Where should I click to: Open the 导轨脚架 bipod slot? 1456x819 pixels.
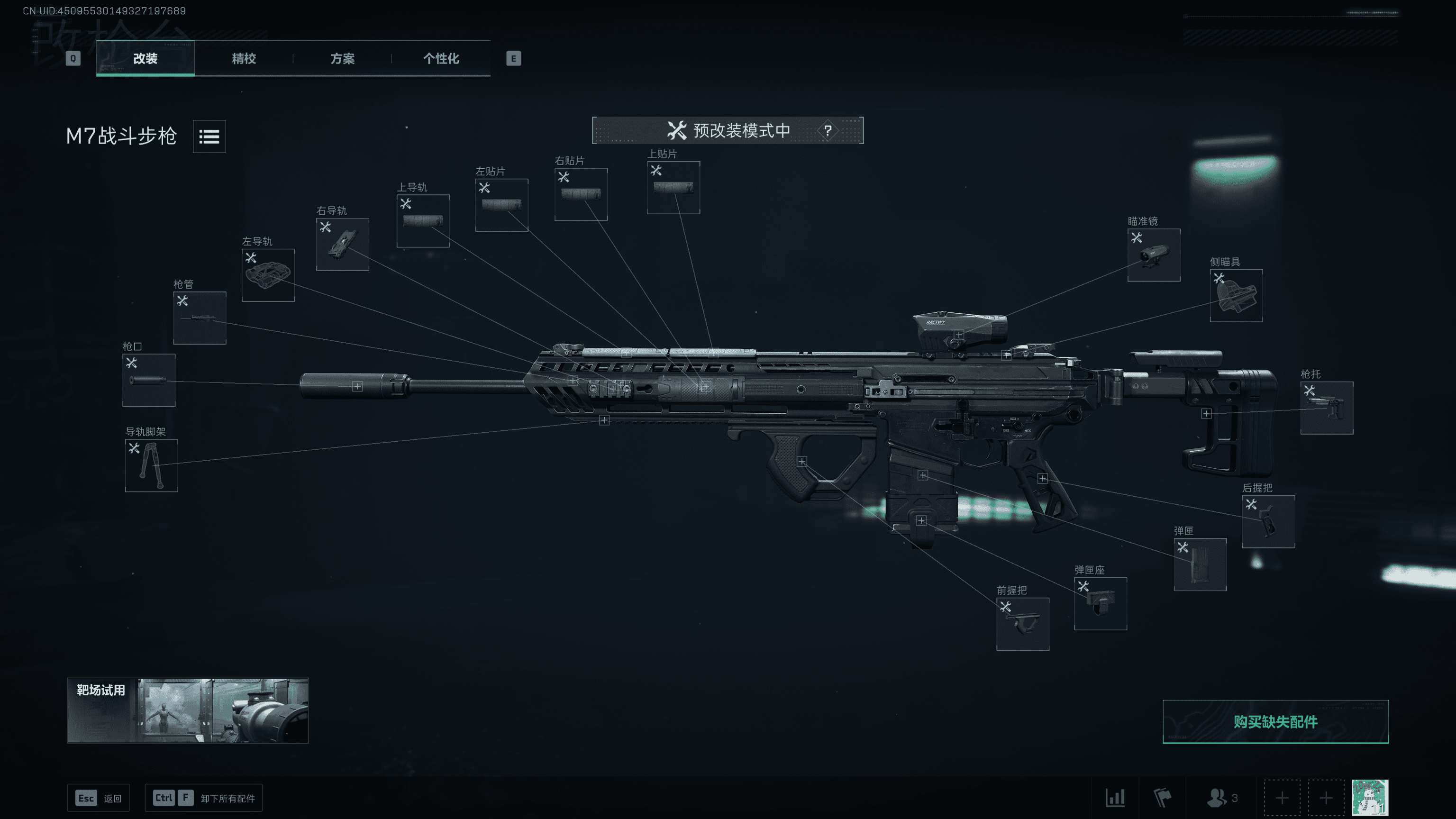click(152, 465)
